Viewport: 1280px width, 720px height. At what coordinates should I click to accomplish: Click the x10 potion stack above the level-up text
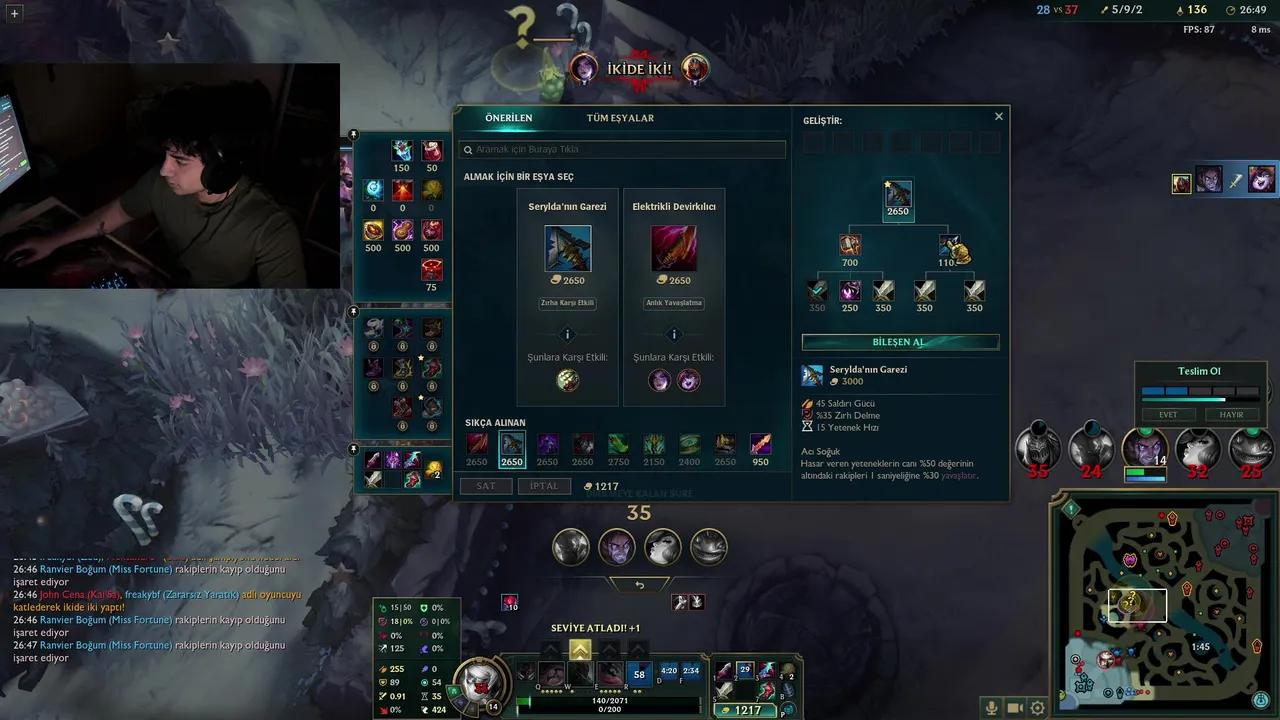508,602
